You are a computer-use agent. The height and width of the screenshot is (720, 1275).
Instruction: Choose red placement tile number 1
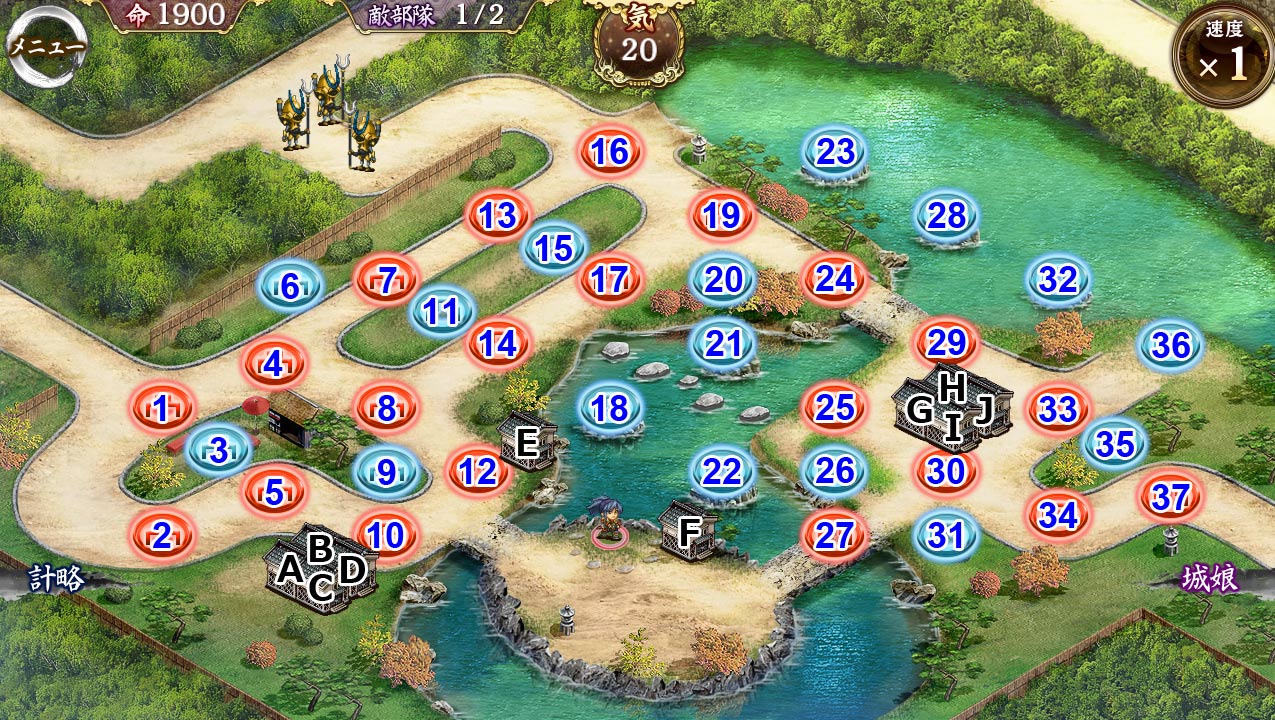coord(161,408)
